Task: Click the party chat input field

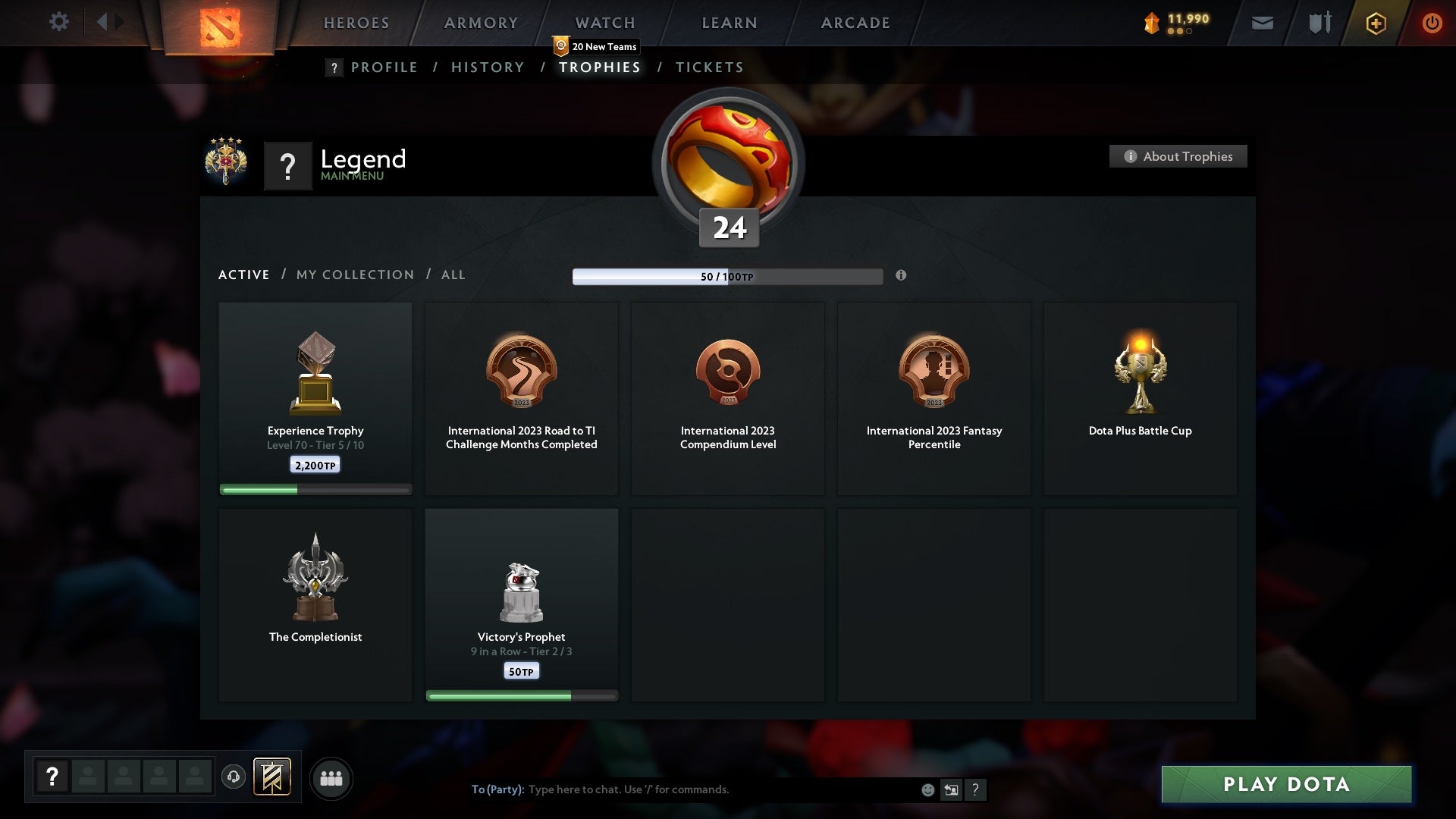Action: pyautogui.click(x=682, y=789)
